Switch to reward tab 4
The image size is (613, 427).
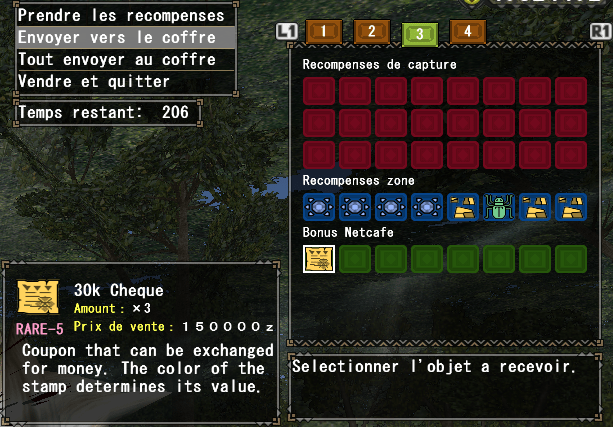pos(468,31)
